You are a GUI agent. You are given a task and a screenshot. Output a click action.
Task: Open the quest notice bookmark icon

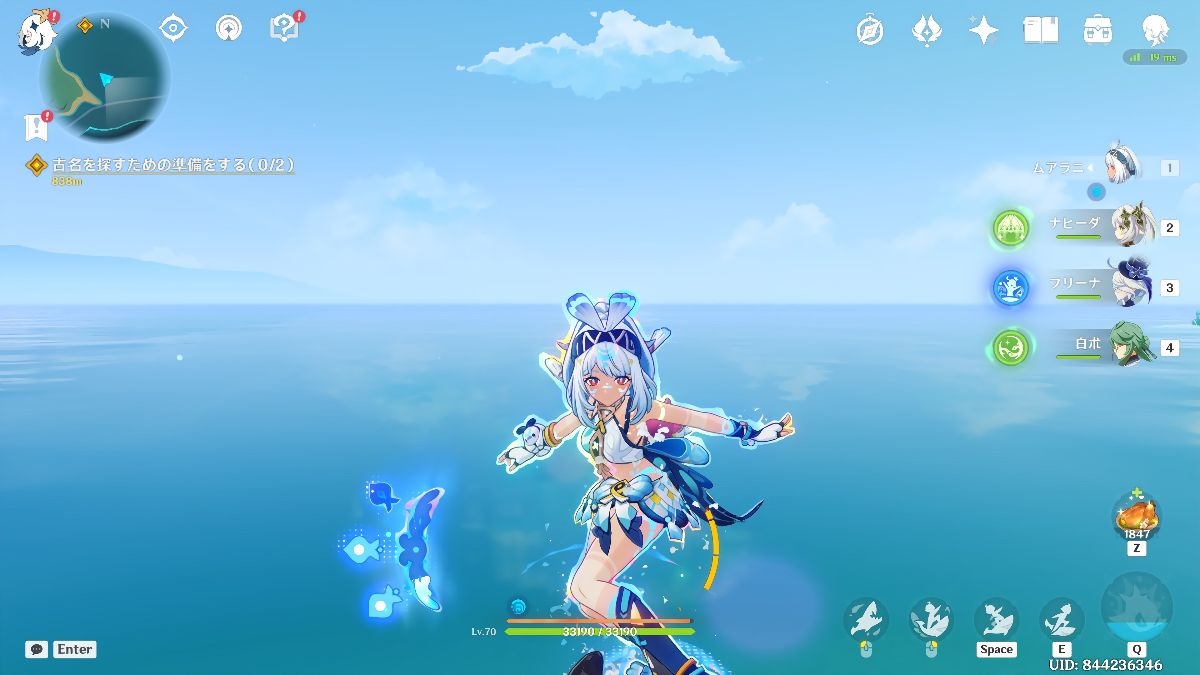pos(36,127)
